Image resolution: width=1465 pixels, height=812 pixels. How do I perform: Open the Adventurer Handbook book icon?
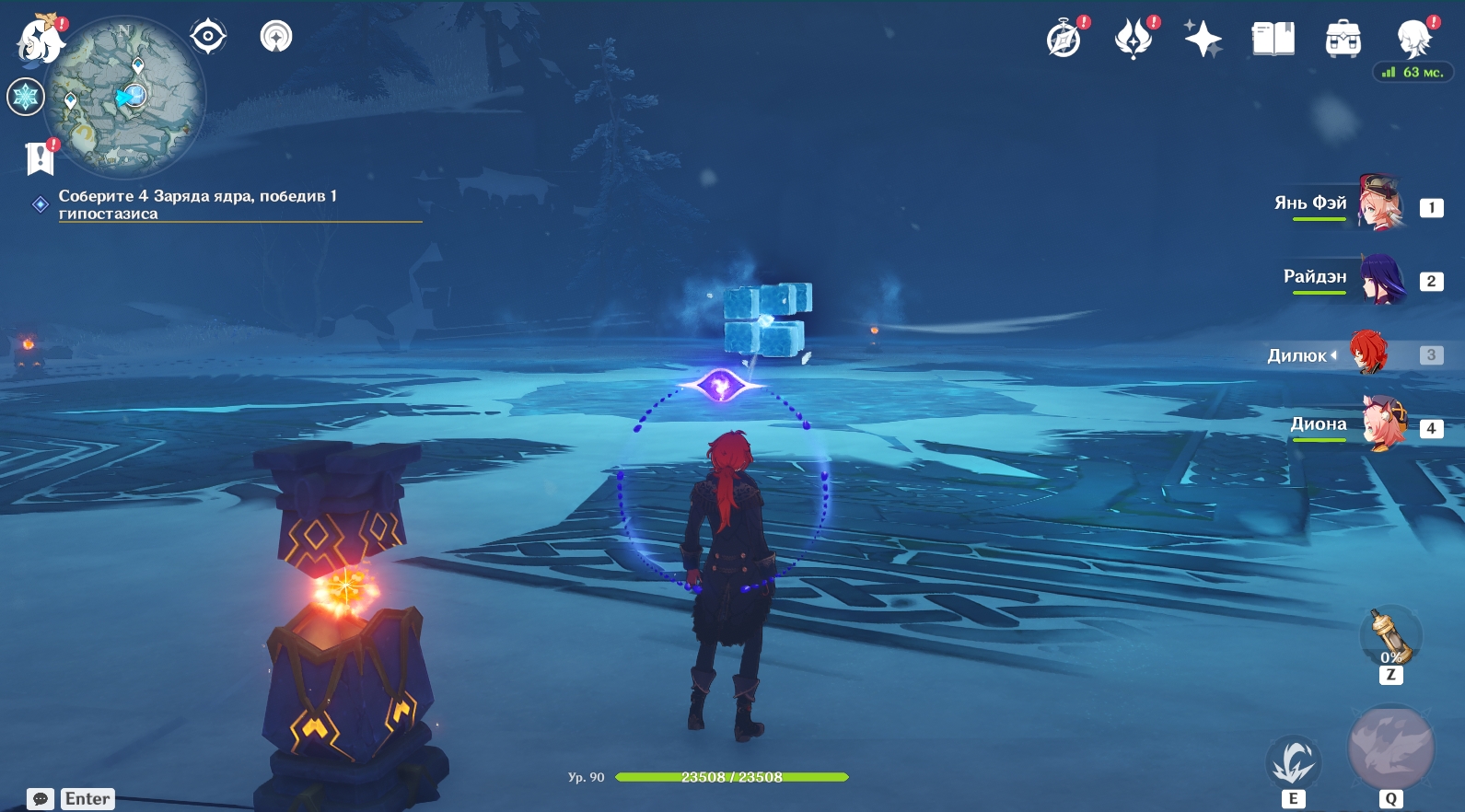point(1273,40)
